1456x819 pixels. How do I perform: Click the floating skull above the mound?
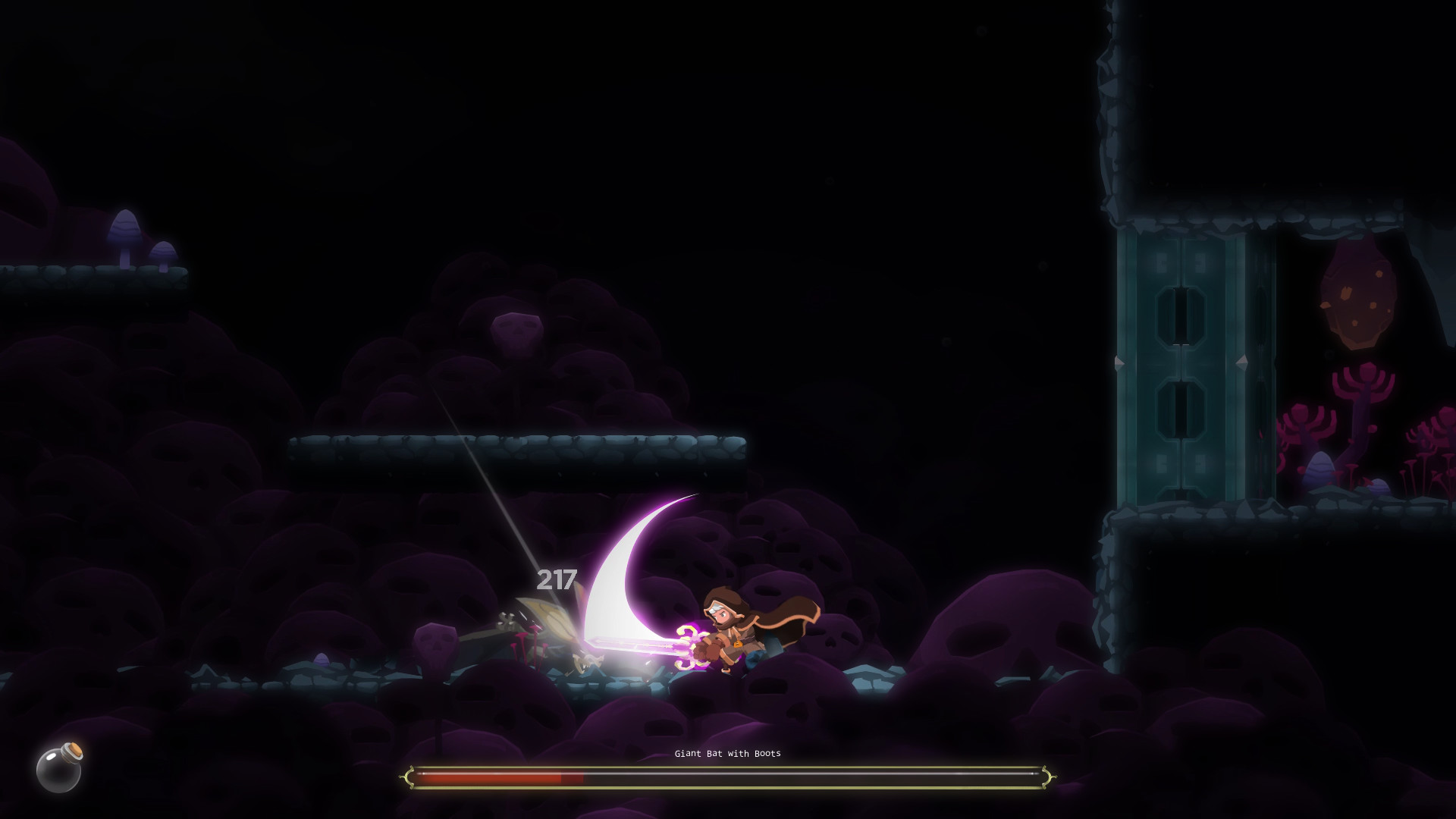(516, 332)
